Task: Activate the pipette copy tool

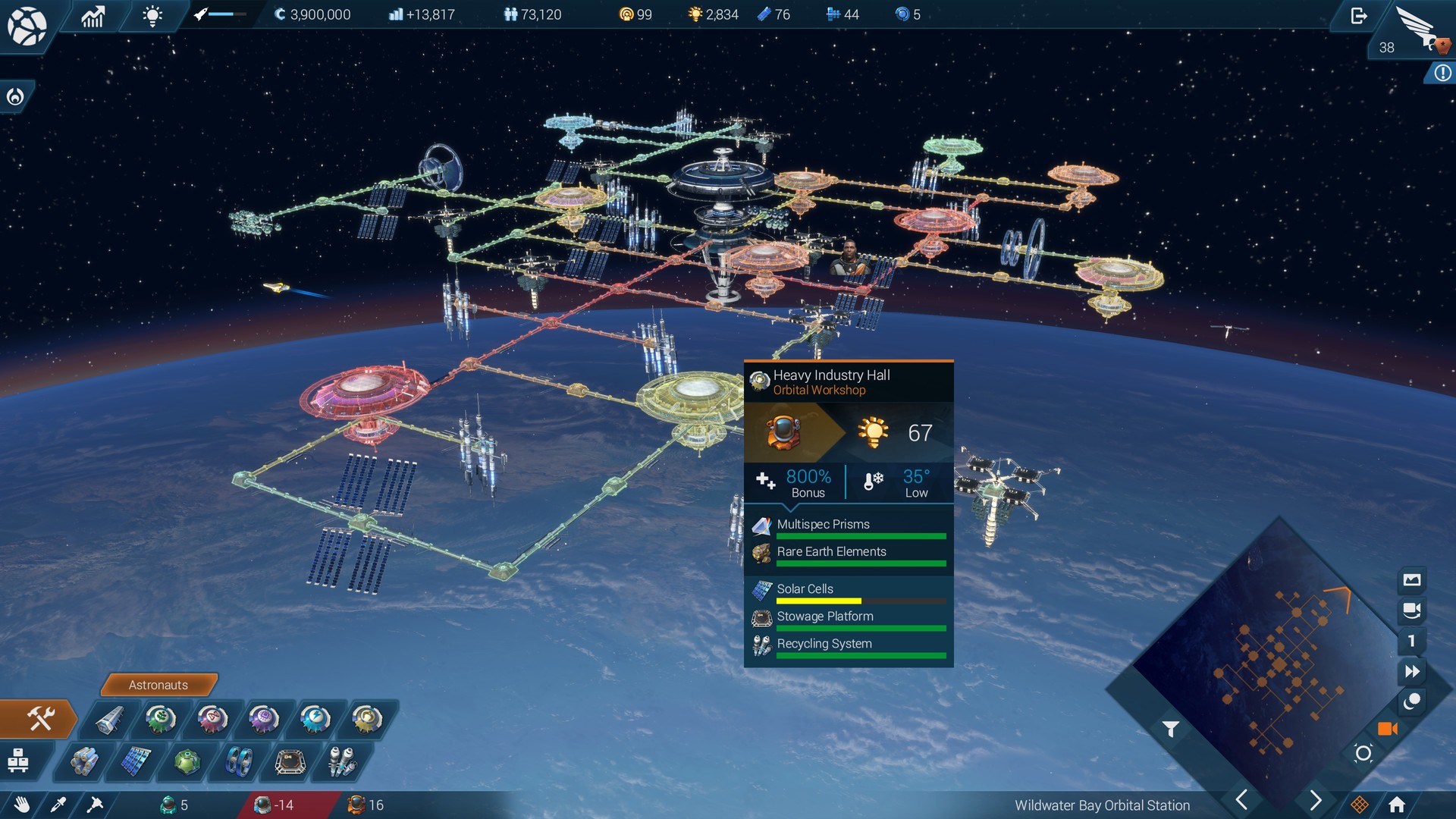Action: click(x=59, y=806)
